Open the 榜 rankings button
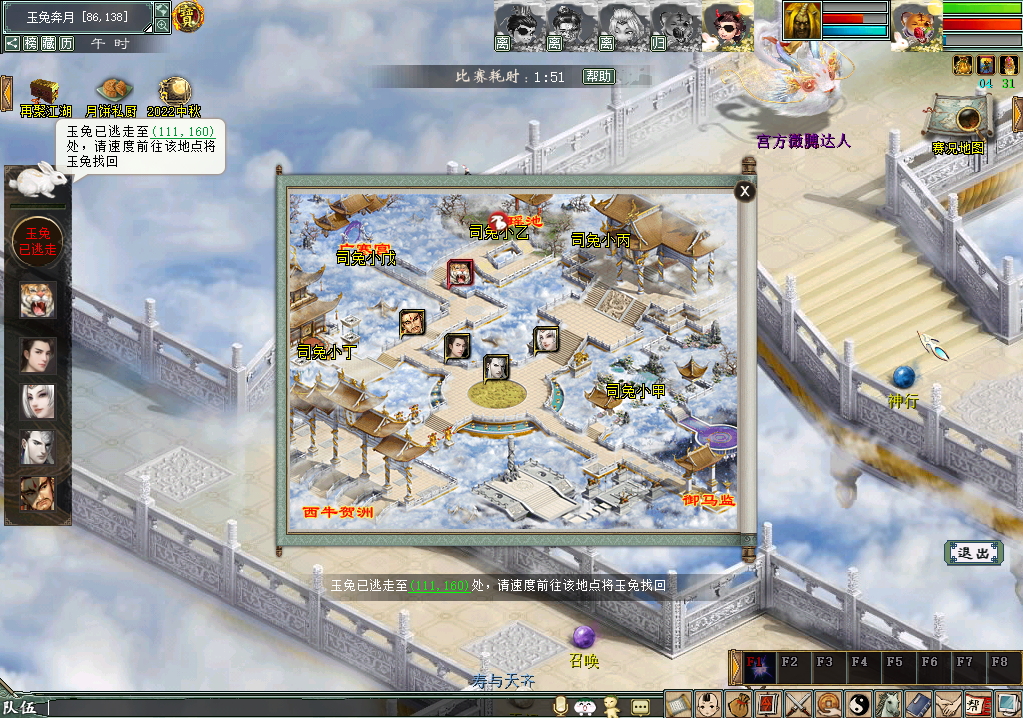Viewport: 1023px width, 718px height. (x=31, y=44)
